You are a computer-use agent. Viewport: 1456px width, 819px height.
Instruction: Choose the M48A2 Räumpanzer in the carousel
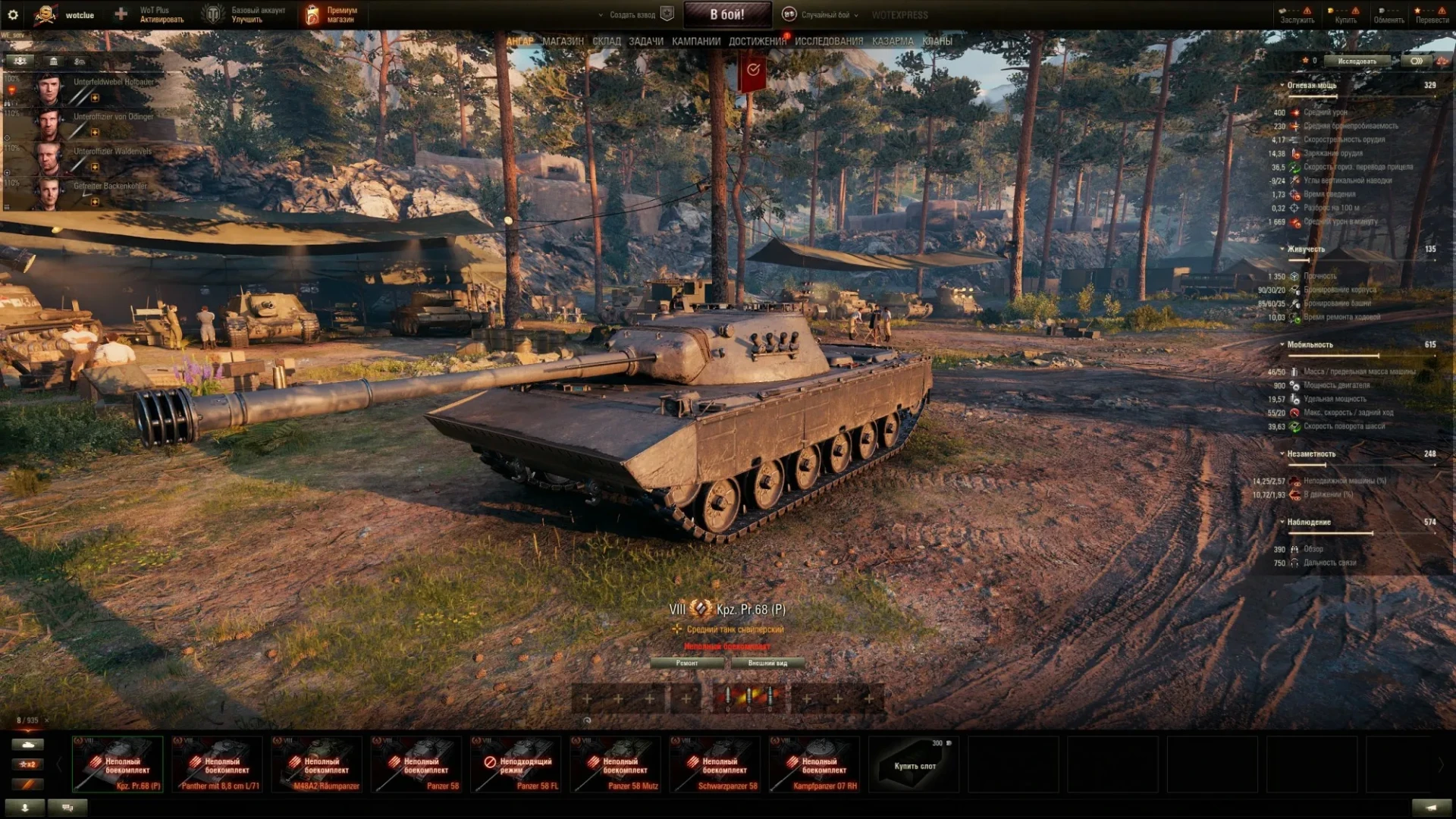(x=317, y=764)
